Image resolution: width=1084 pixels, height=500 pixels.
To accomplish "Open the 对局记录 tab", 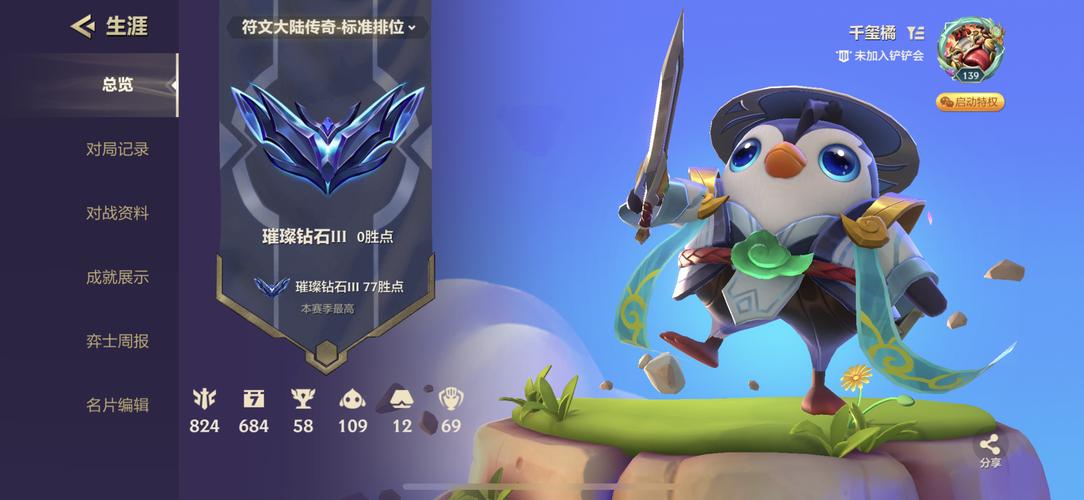I will pos(117,149).
